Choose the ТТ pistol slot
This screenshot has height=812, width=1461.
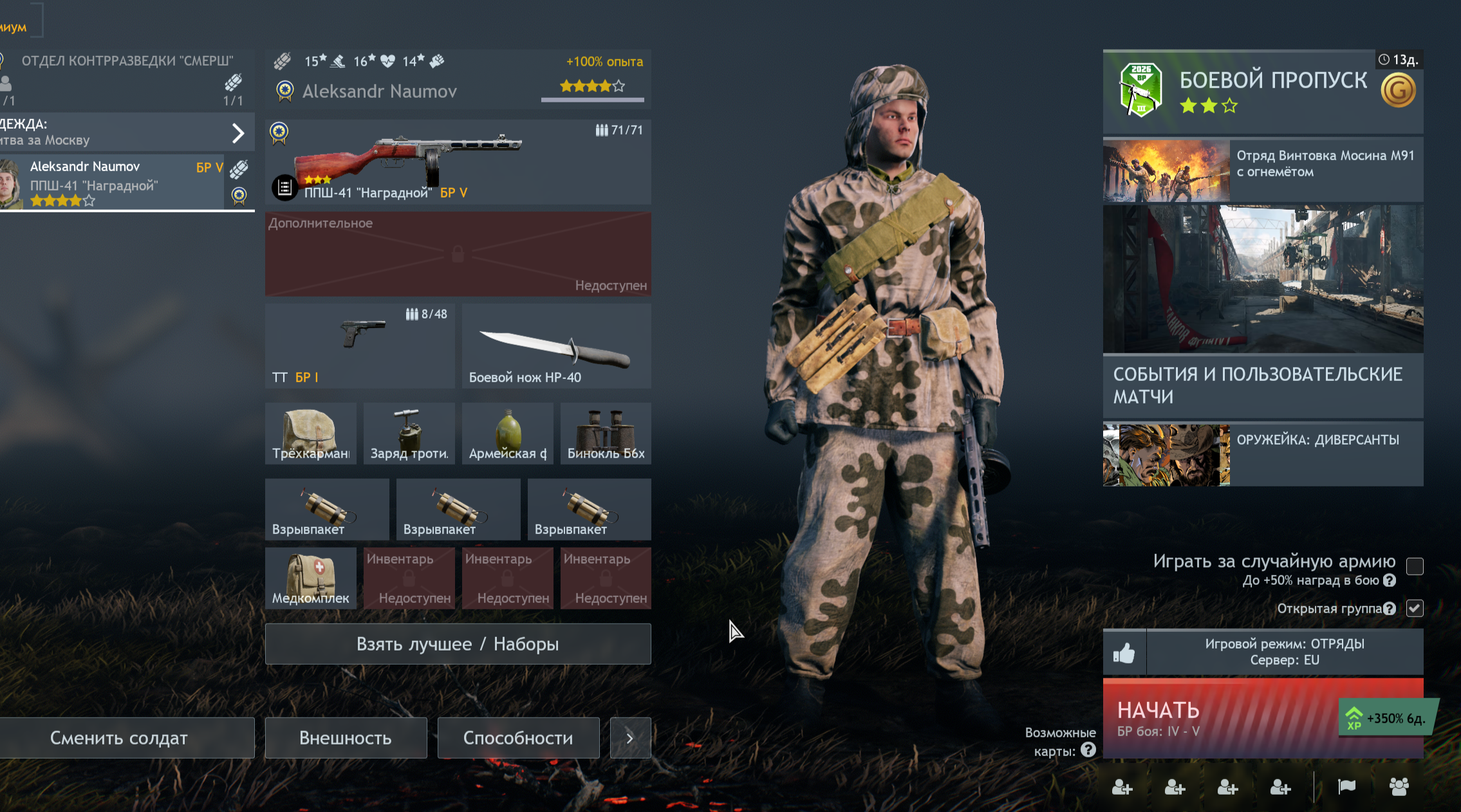coord(360,346)
